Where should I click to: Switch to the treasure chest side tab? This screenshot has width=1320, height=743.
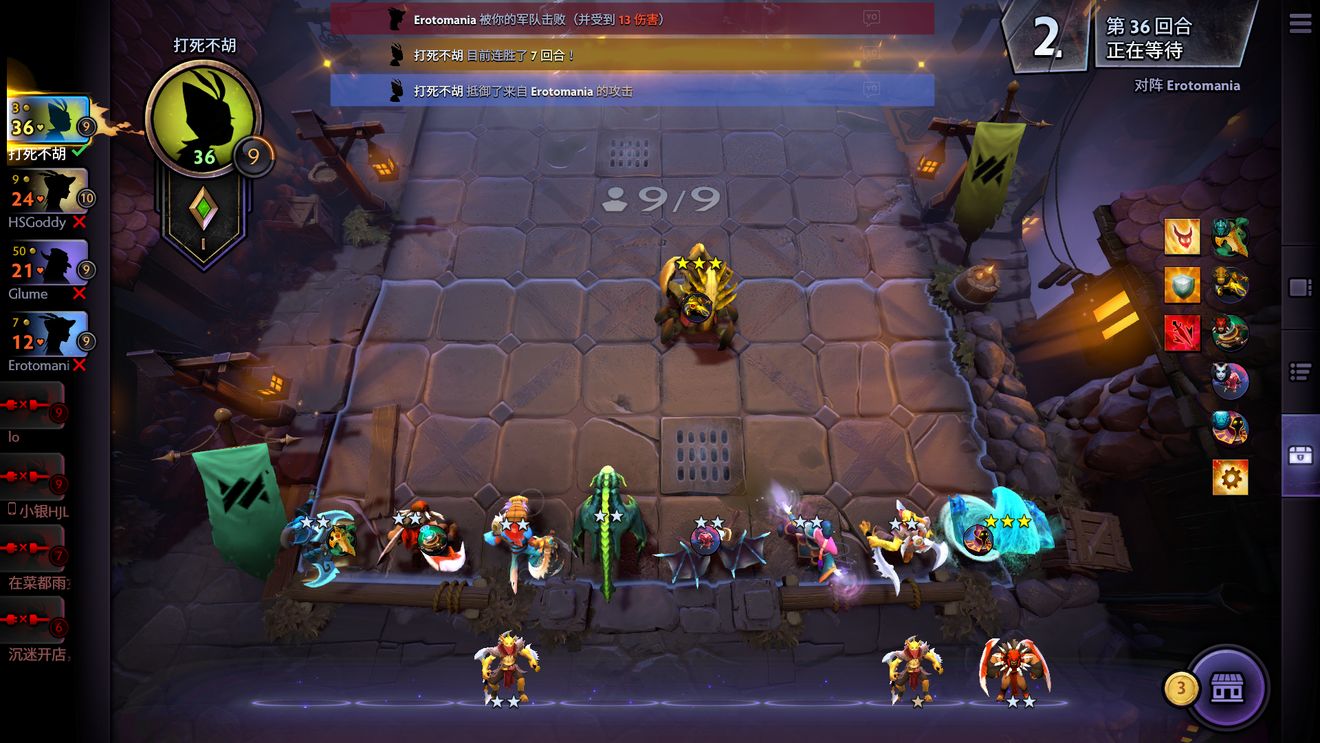tap(1300, 456)
